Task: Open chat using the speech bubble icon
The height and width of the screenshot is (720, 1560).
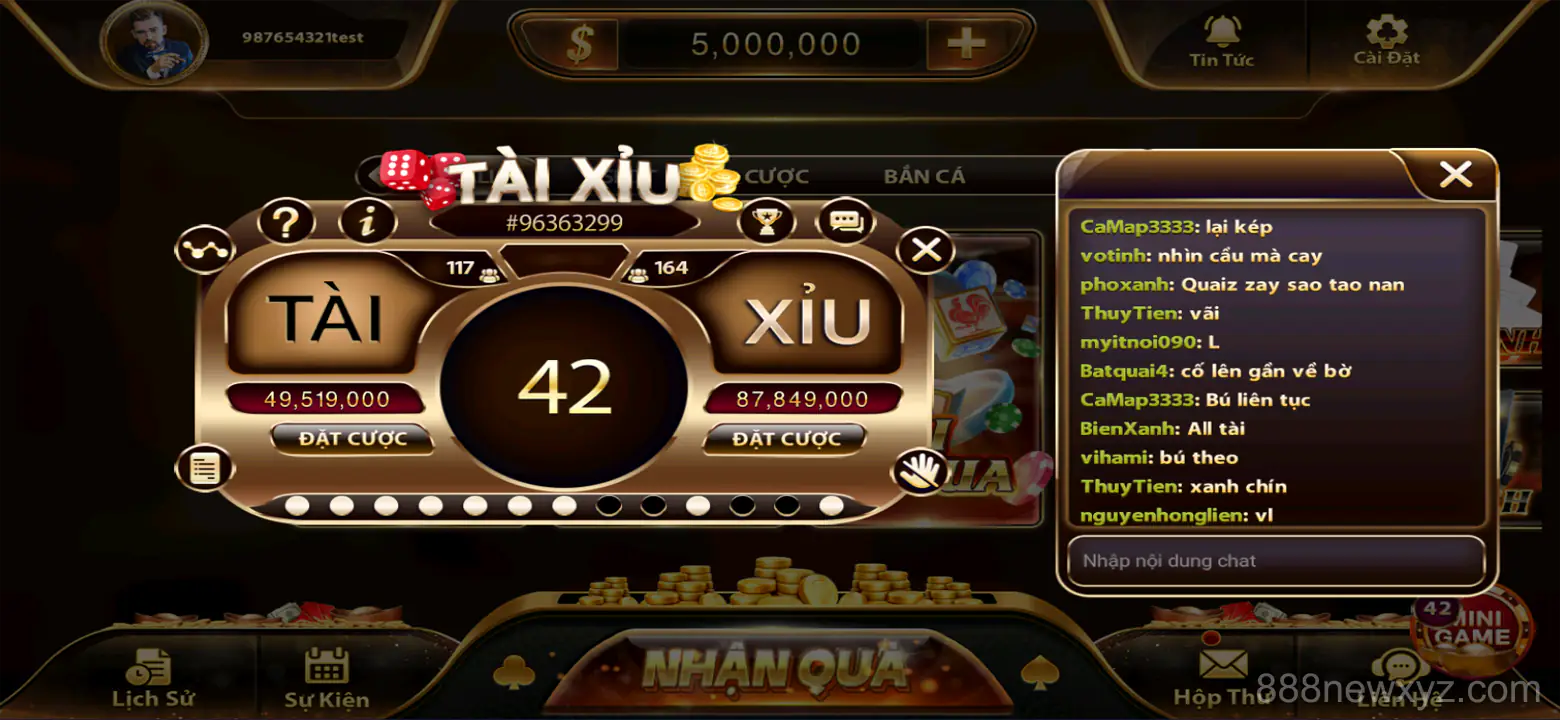Action: pyautogui.click(x=843, y=219)
